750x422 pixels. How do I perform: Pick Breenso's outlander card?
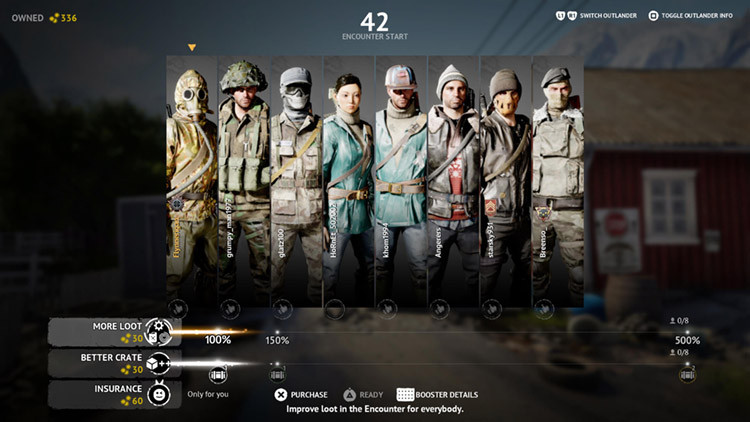(557, 180)
